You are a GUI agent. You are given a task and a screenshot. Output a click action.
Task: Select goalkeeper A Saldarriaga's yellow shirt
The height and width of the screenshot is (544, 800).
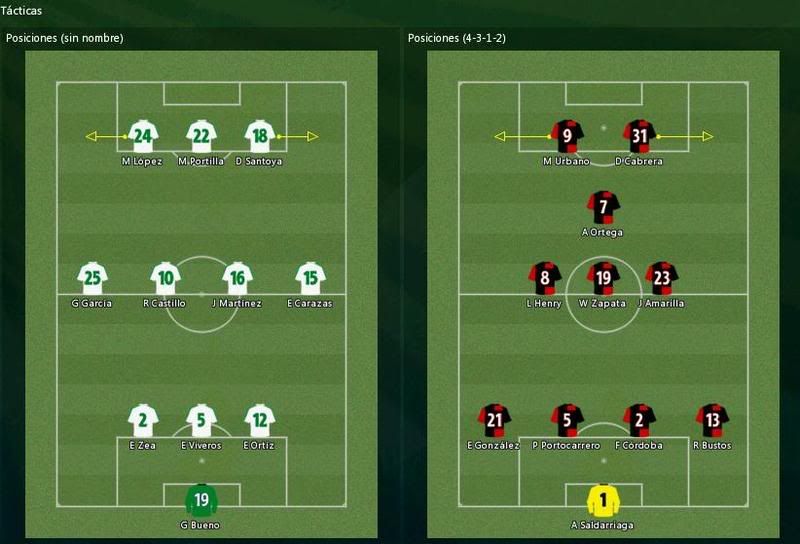tap(603, 500)
